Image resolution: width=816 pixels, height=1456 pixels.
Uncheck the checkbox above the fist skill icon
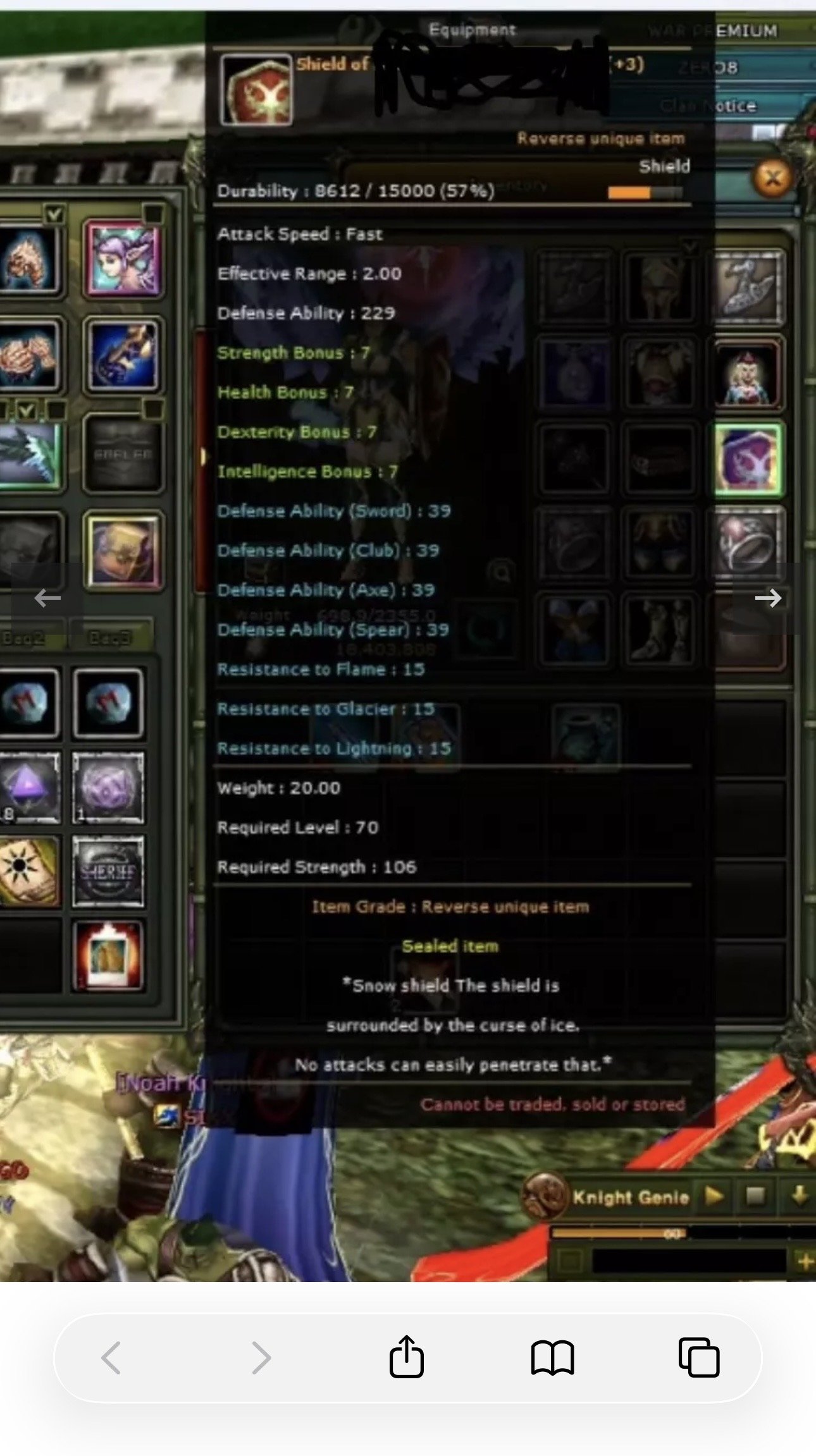pyautogui.click(x=54, y=214)
